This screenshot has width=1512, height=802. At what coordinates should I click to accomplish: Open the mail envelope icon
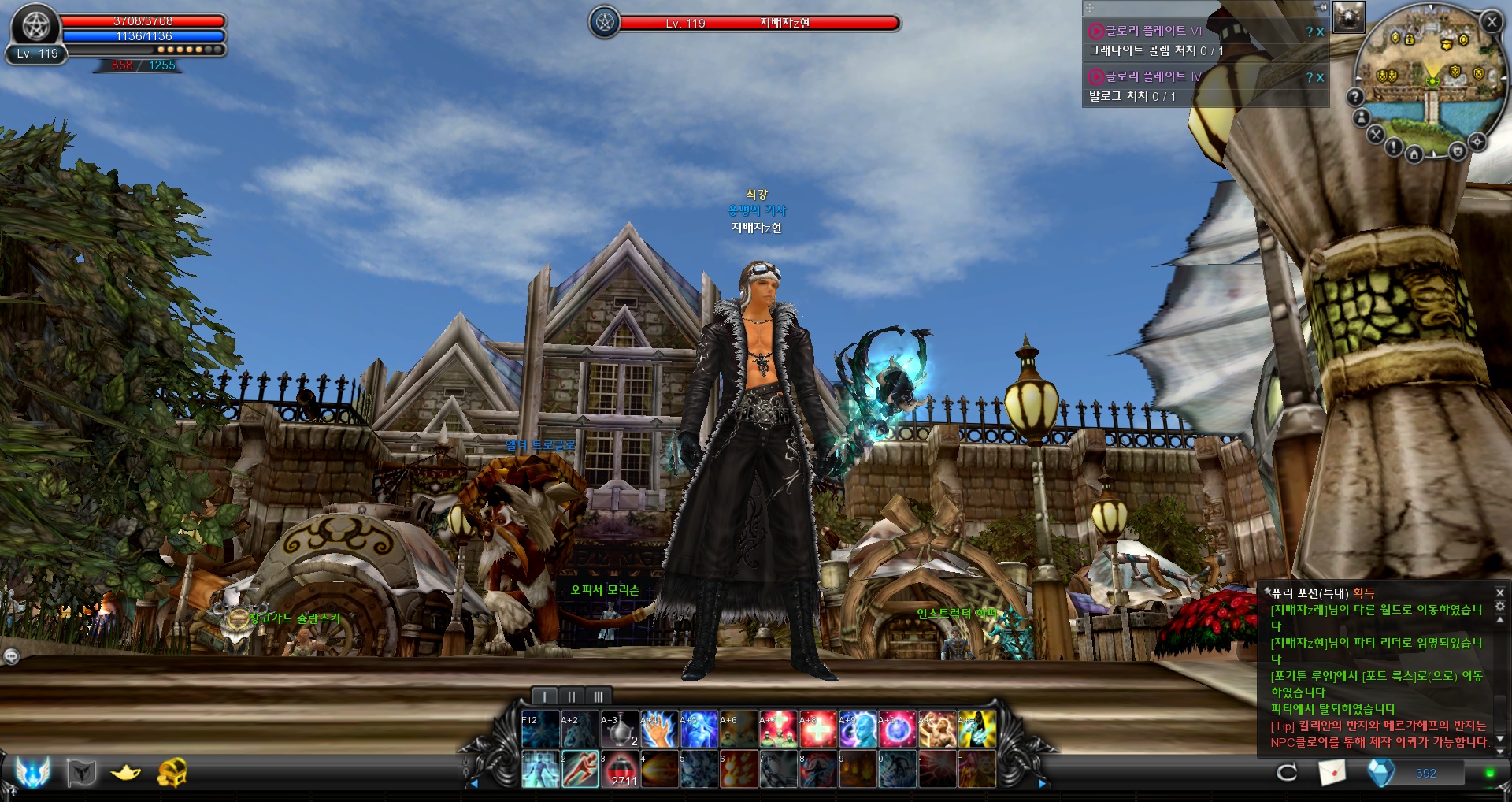(x=1332, y=773)
